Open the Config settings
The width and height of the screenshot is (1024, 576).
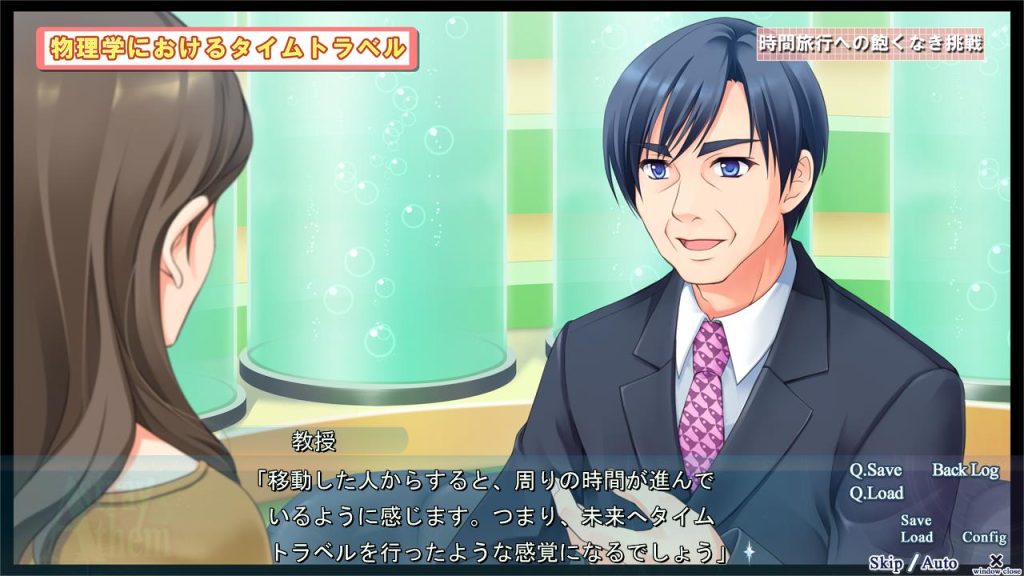(984, 537)
